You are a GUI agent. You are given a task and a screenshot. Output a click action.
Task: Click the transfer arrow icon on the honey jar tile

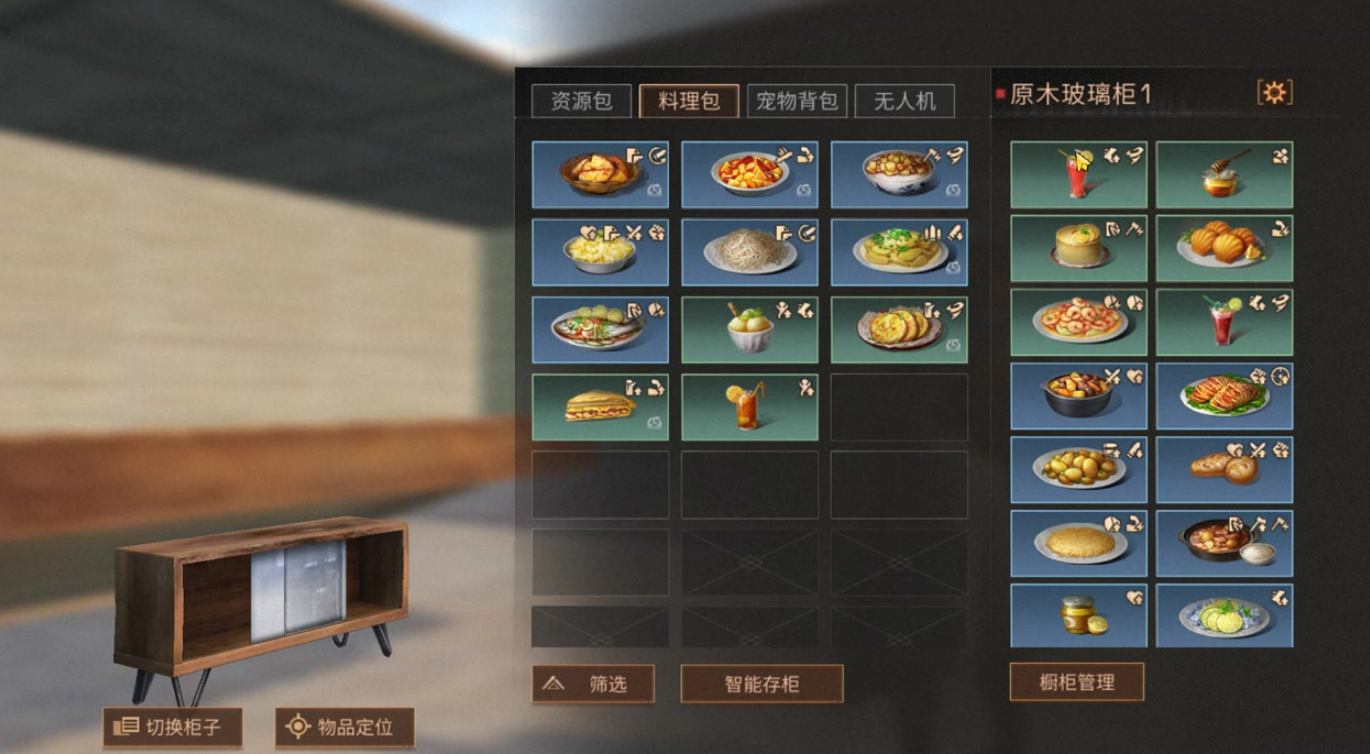click(x=1281, y=156)
